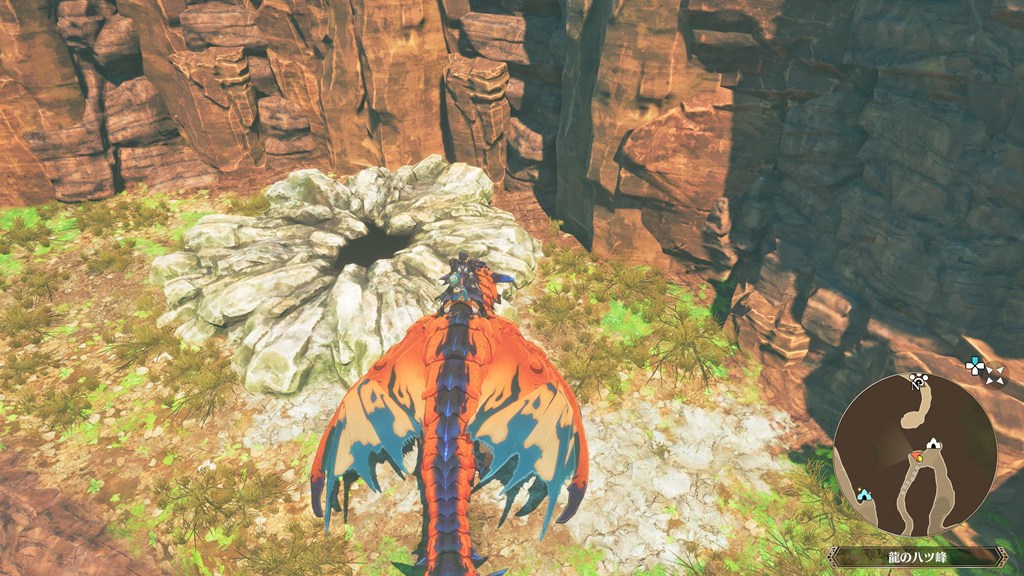Click the orange player arrow on the minimap
The width and height of the screenshot is (1024, 576).
916,458
